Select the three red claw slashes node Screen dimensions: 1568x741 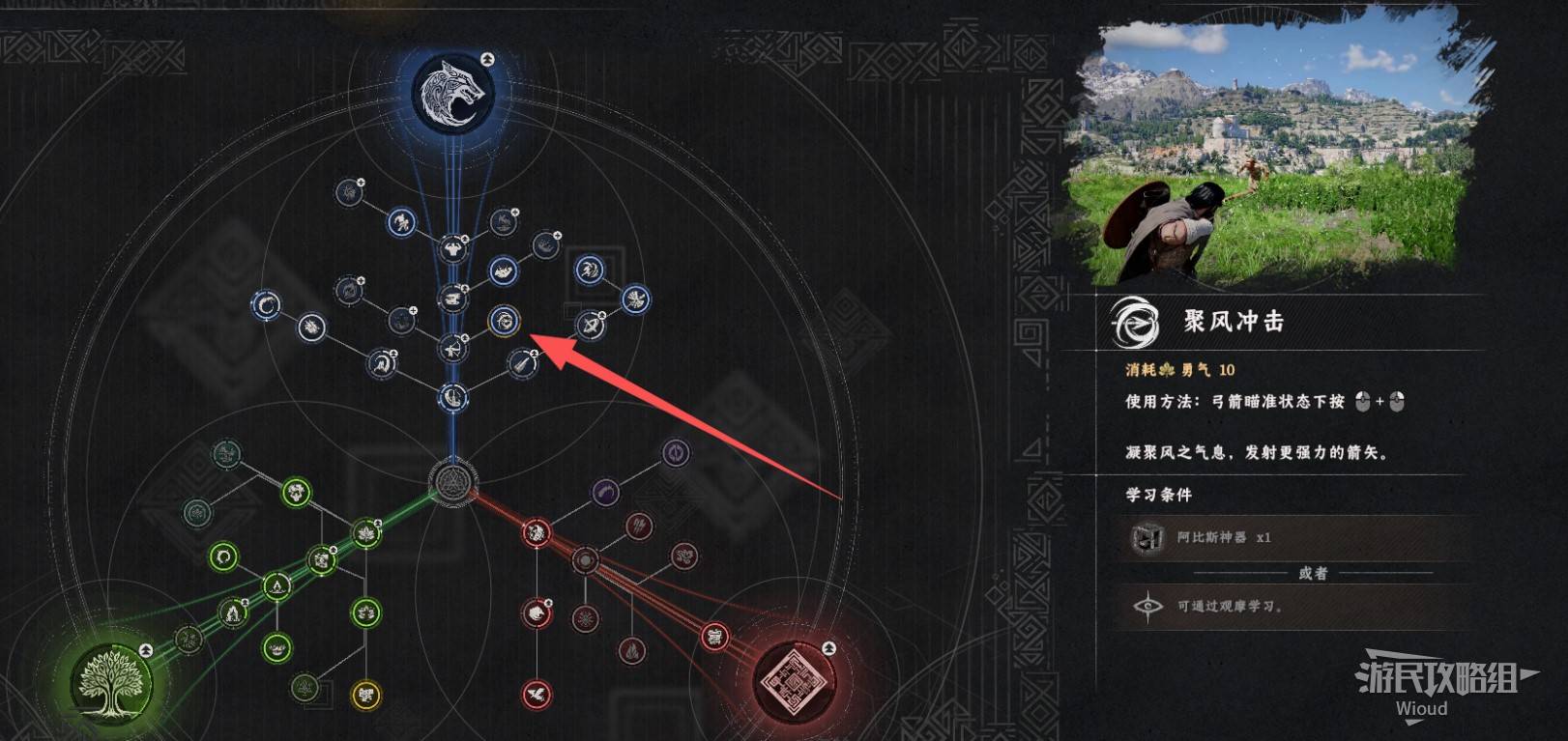click(638, 527)
